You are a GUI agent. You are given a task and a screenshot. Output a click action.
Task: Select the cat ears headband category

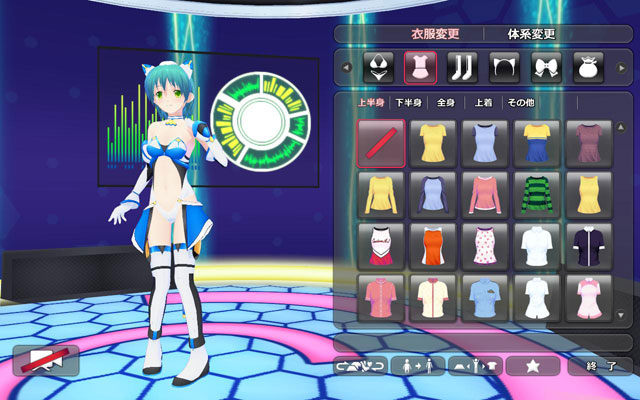(502, 67)
